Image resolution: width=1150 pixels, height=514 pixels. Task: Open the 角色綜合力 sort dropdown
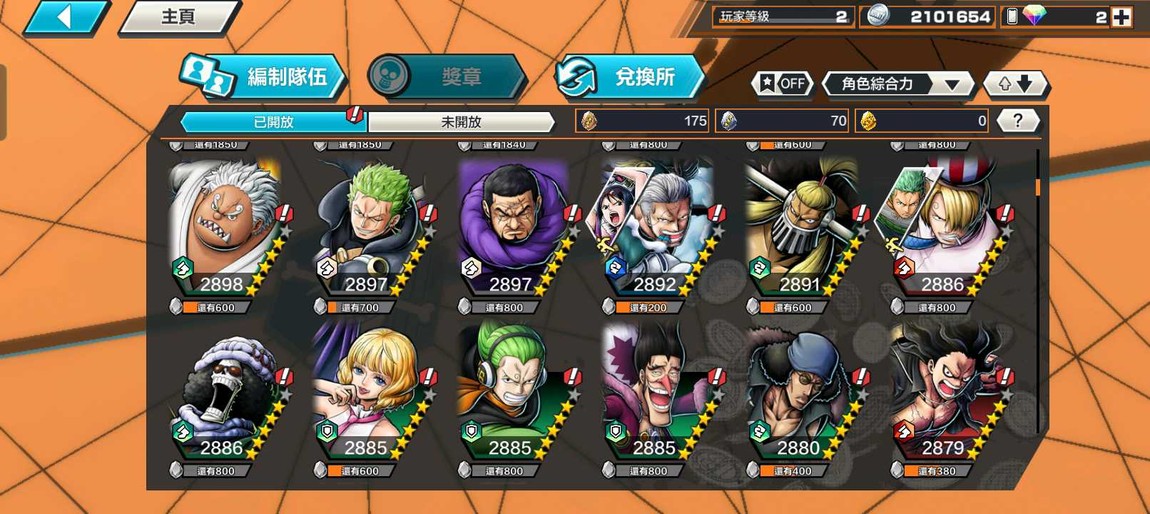point(897,84)
